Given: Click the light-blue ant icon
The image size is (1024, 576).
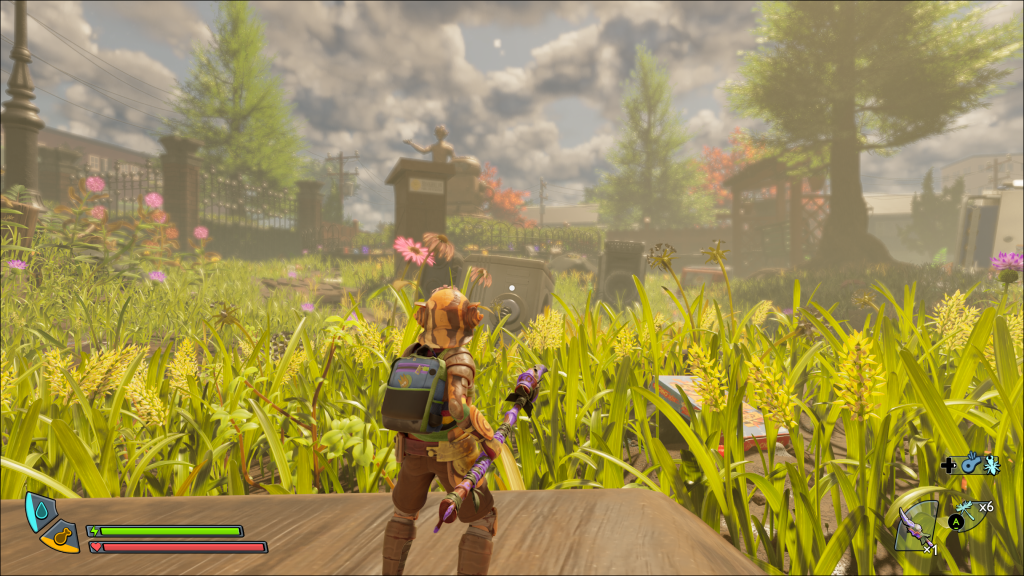Looking at the screenshot, I should click(990, 465).
